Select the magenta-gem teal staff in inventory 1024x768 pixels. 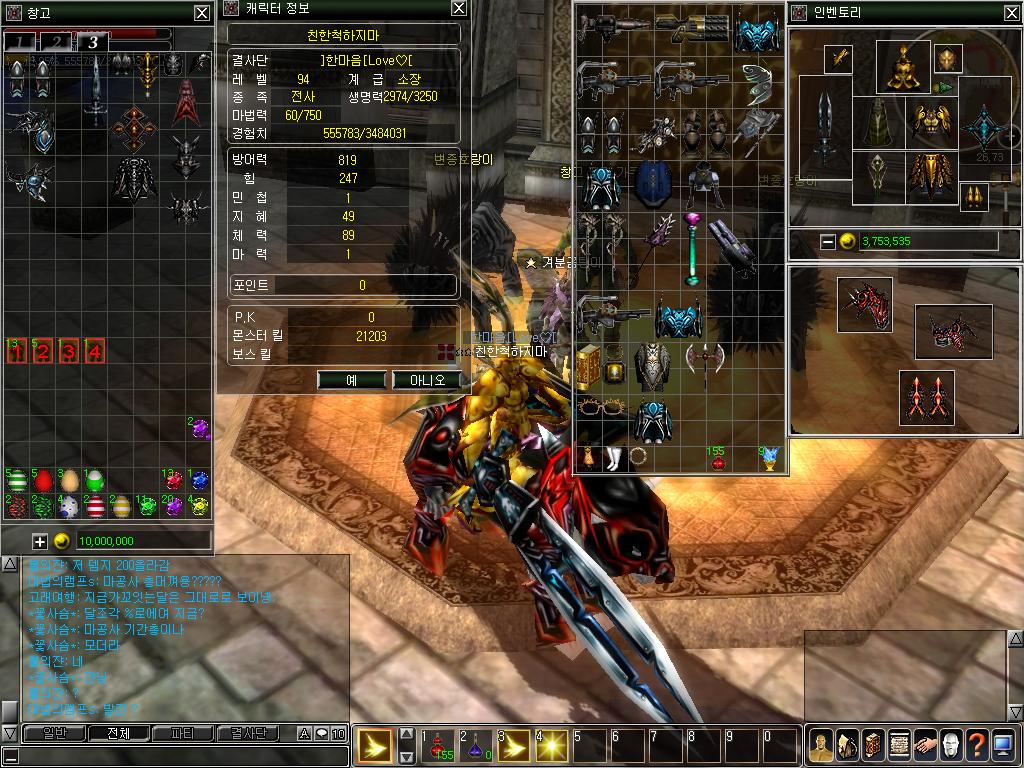coord(691,248)
